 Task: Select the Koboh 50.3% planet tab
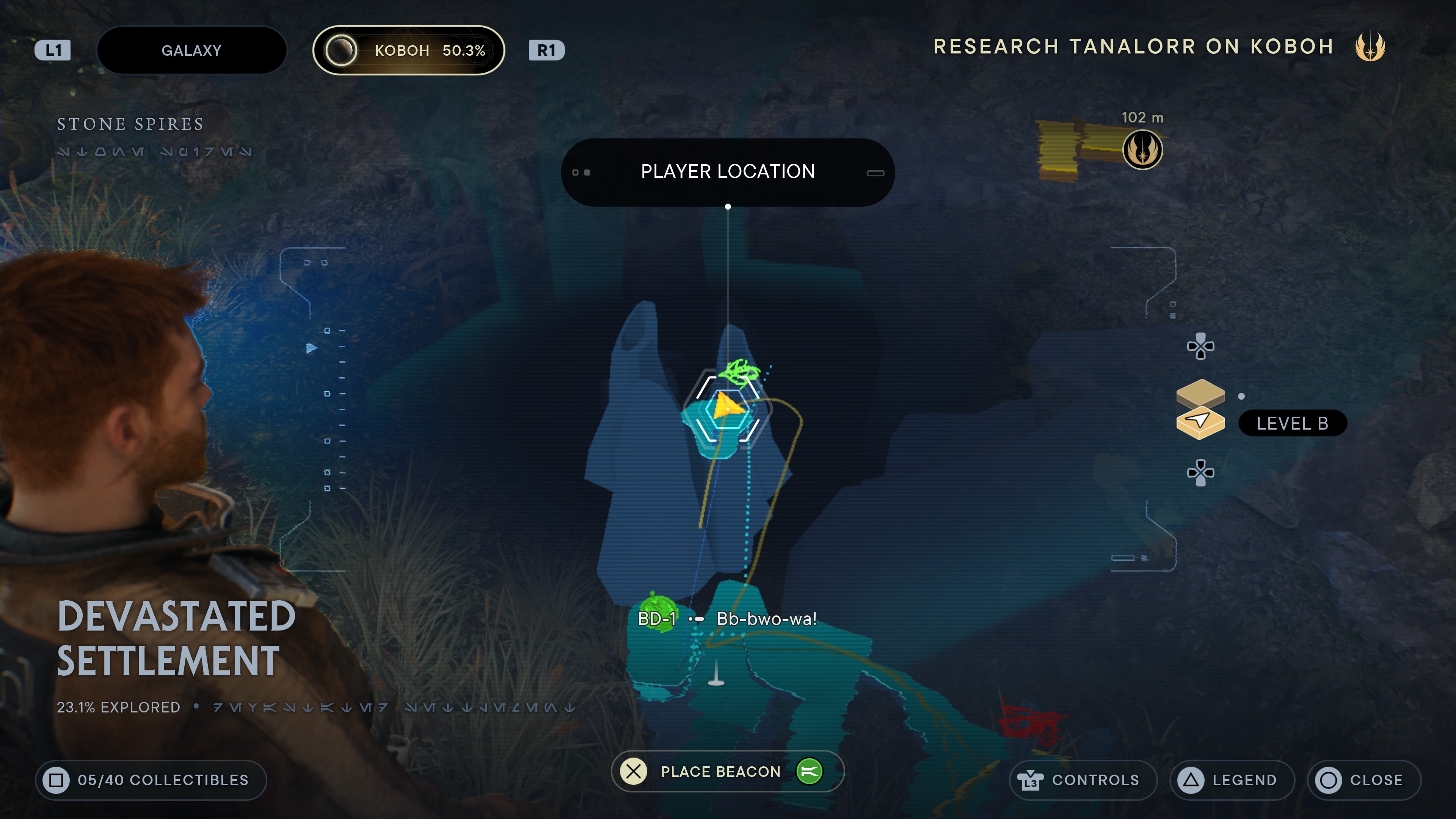coord(408,50)
